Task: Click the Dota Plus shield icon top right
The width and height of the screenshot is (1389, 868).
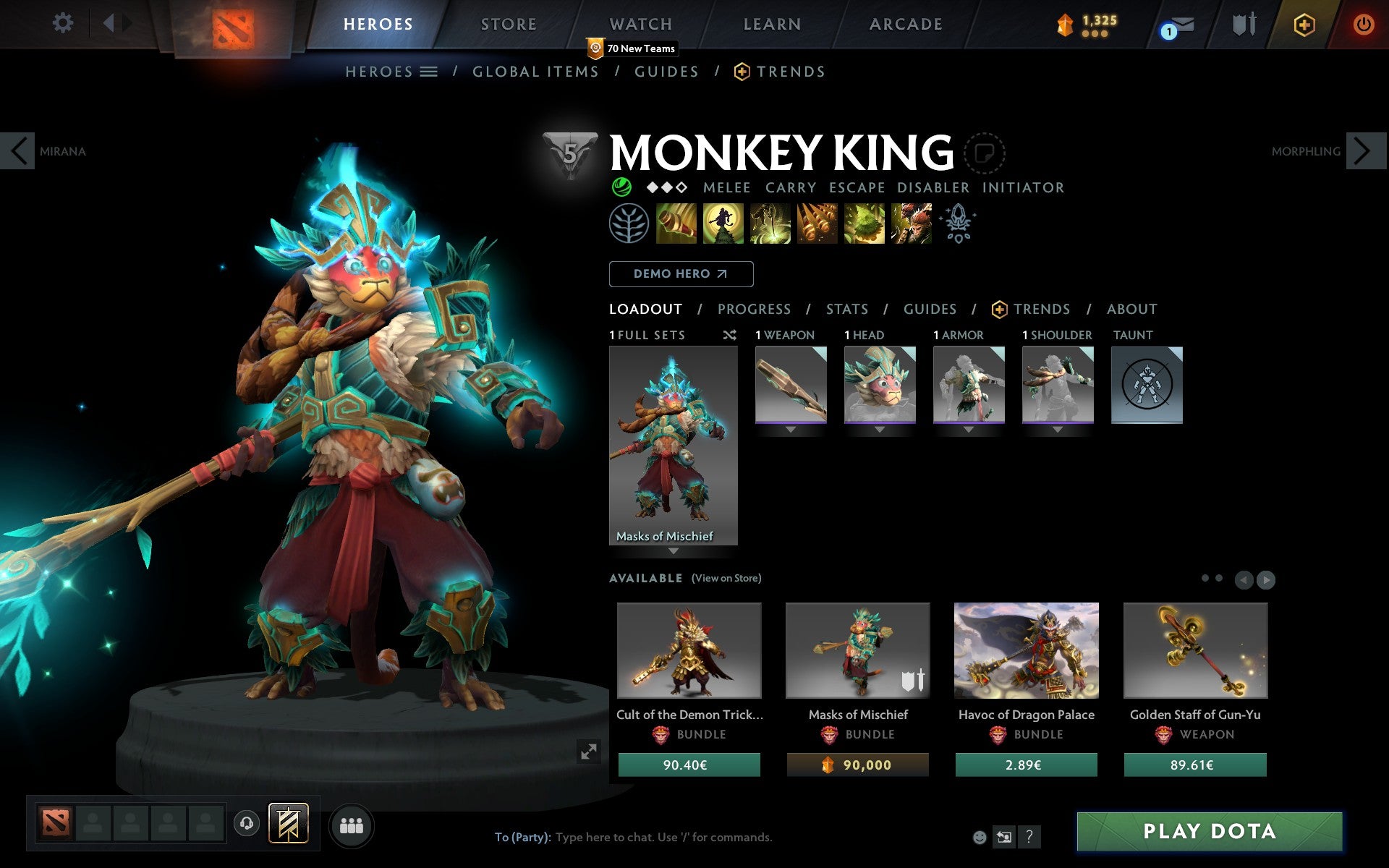Action: pyautogui.click(x=1304, y=23)
